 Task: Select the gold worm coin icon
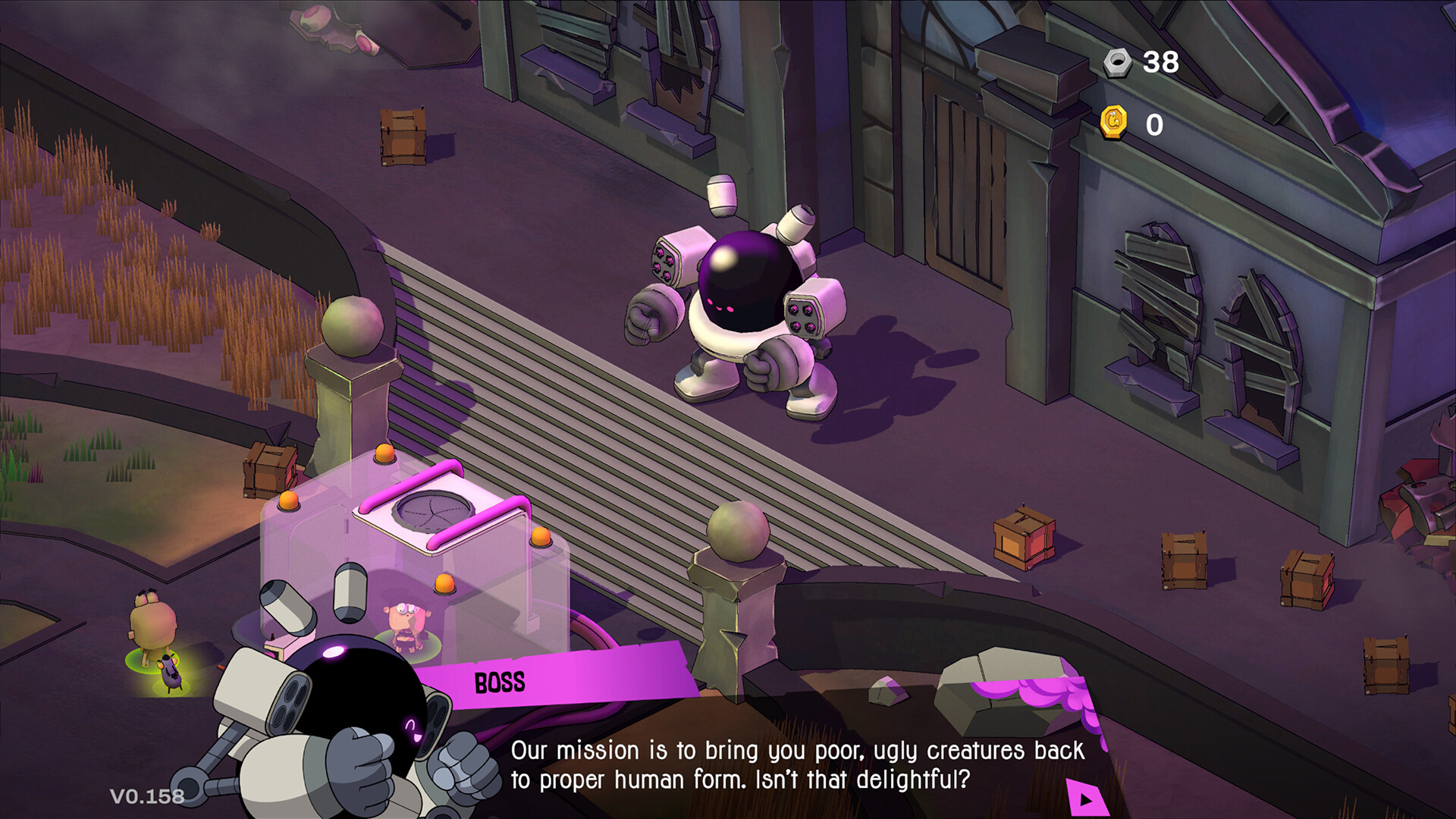(x=1115, y=121)
